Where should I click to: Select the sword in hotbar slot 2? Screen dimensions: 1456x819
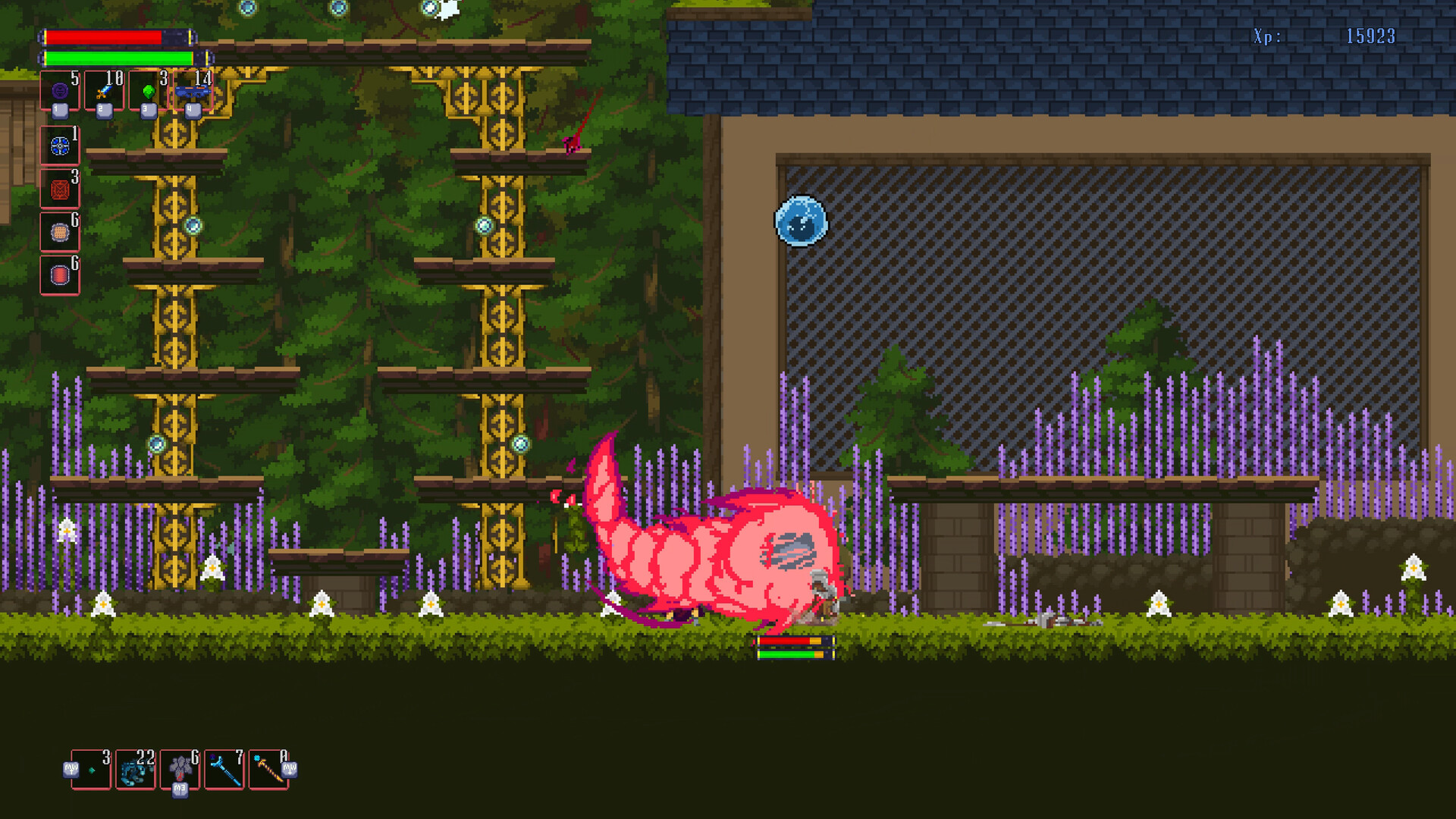(103, 91)
